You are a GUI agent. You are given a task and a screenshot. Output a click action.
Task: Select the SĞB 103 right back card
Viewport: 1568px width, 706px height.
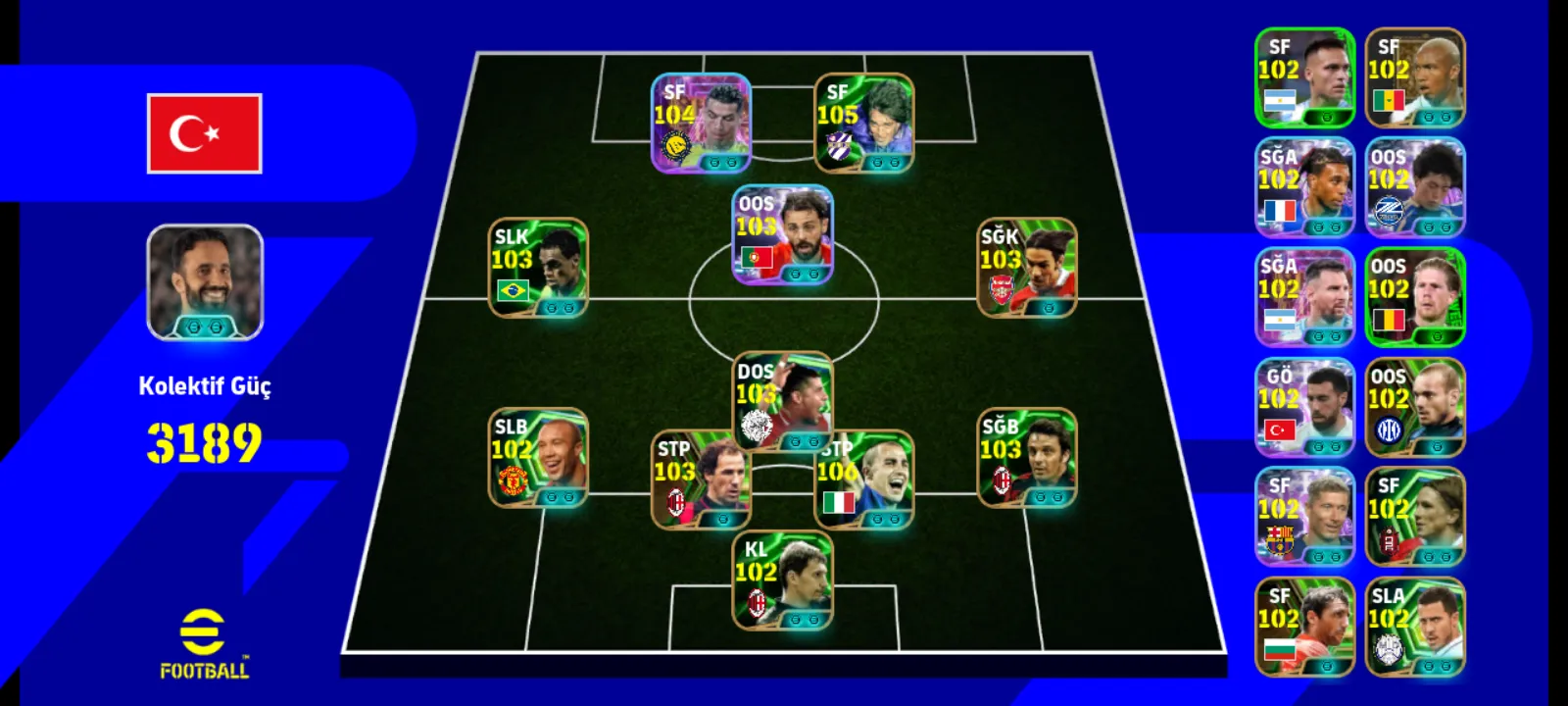point(1027,458)
